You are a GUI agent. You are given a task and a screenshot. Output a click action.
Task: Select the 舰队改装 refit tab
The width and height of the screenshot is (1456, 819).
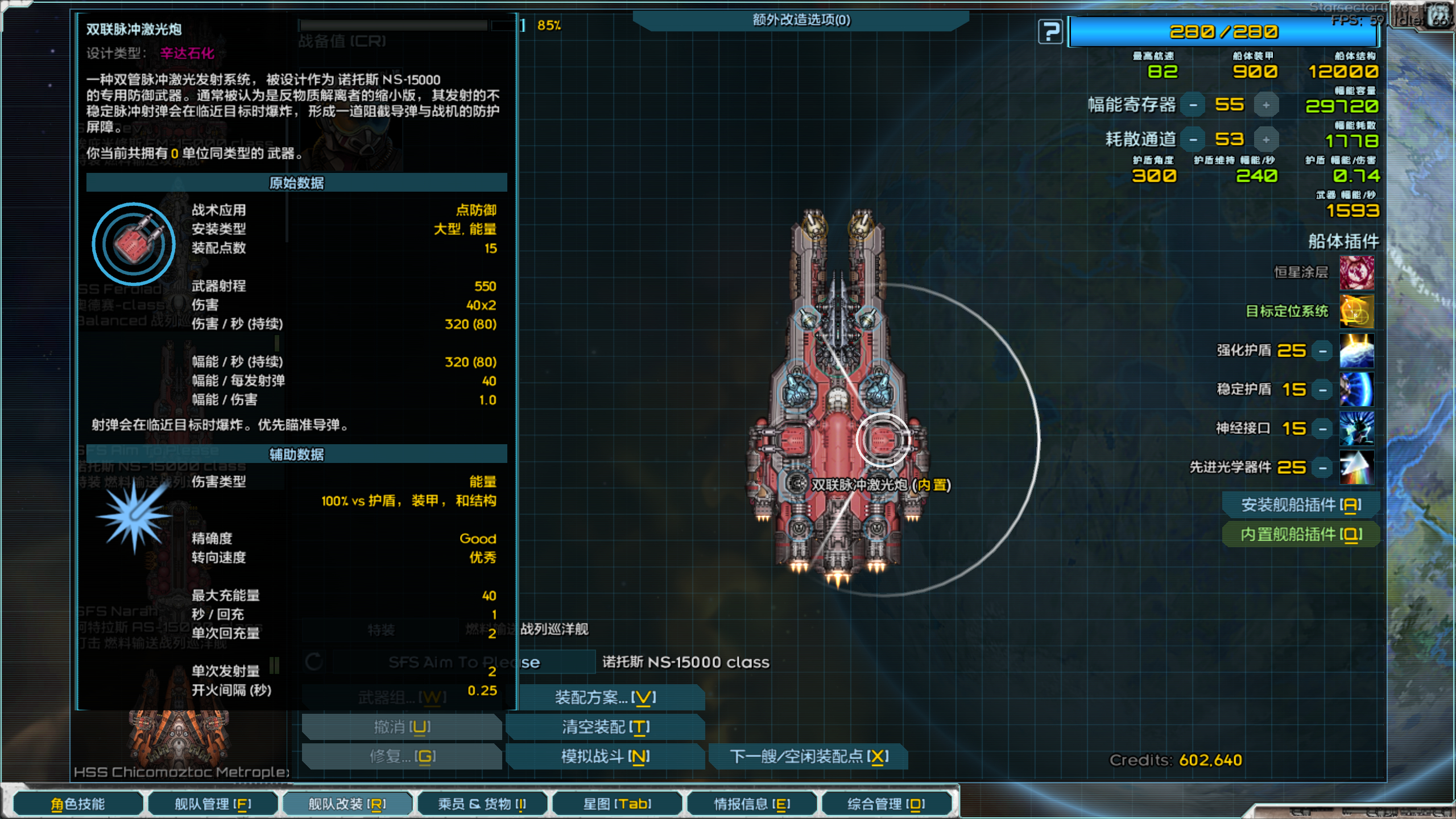point(347,804)
